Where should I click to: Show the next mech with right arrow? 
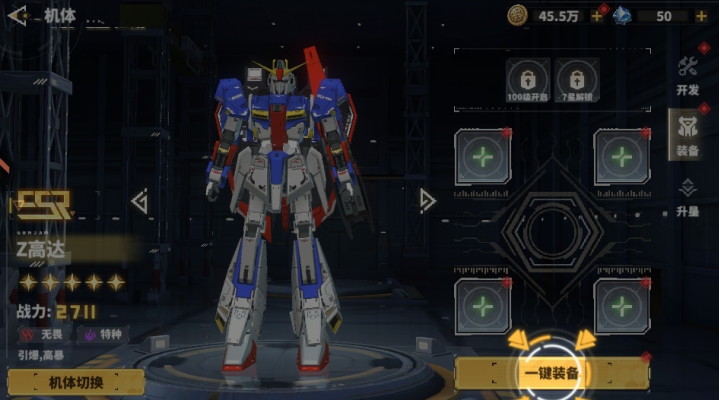[x=427, y=201]
